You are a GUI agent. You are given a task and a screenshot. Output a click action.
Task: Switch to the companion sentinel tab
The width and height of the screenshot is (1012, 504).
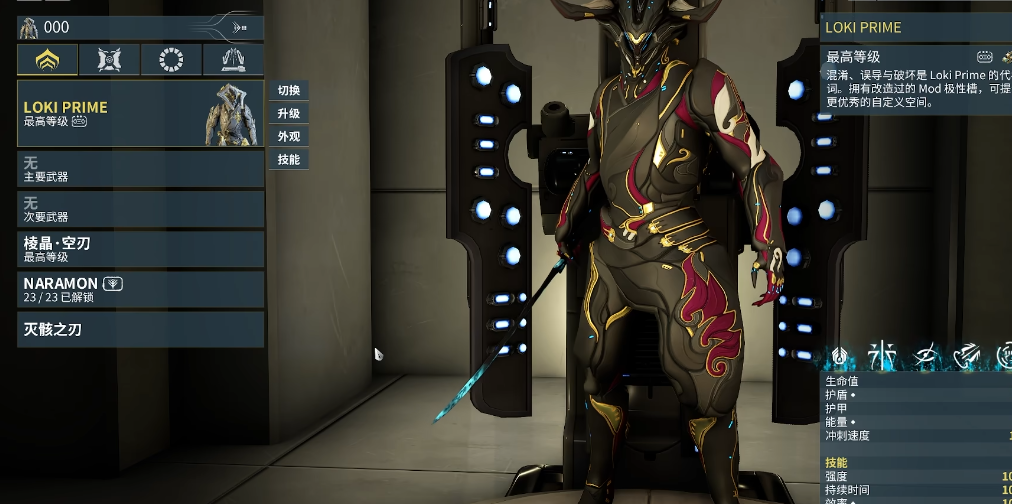[x=109, y=61]
